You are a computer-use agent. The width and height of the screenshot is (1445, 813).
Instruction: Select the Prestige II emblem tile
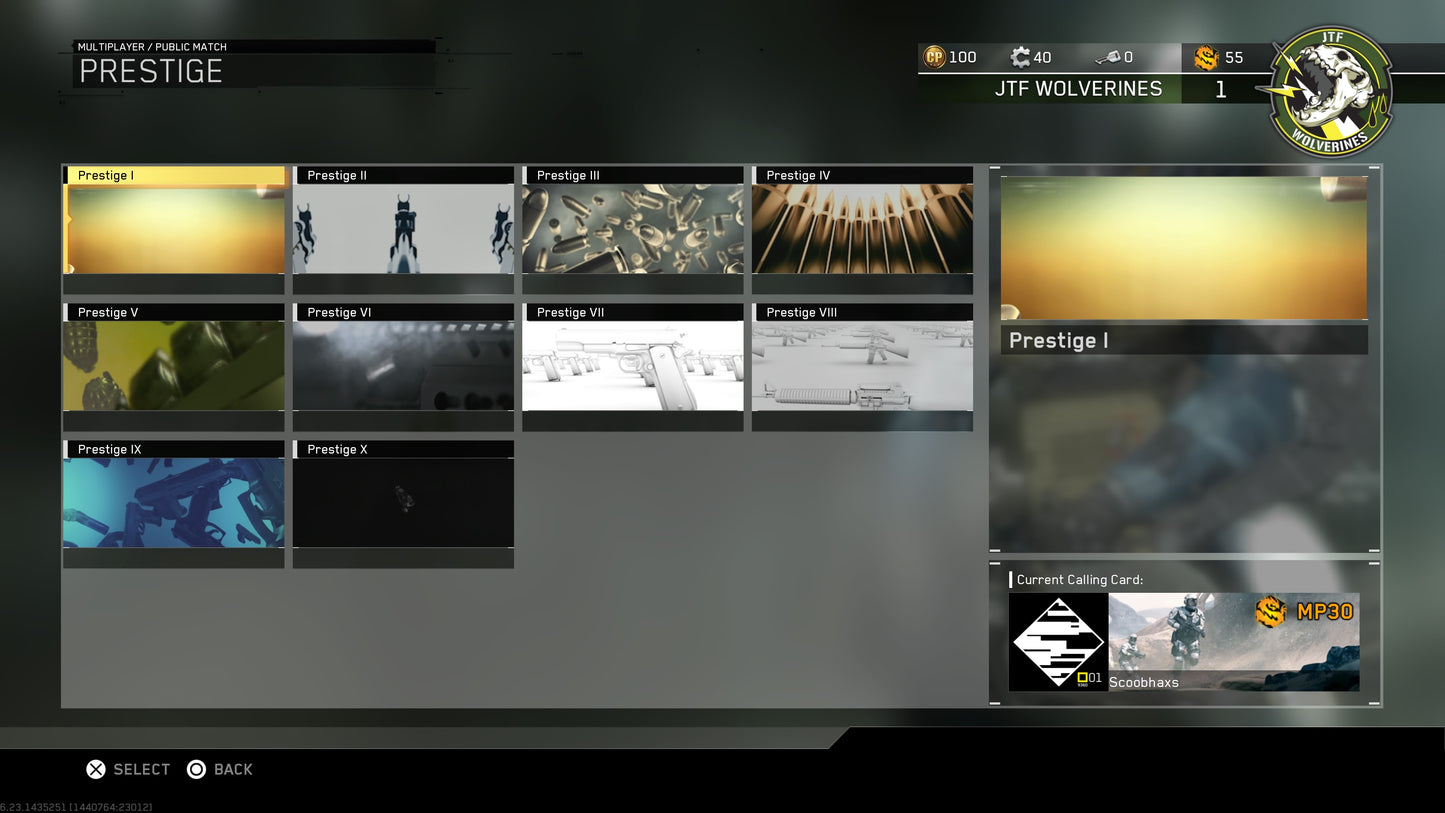tap(403, 227)
